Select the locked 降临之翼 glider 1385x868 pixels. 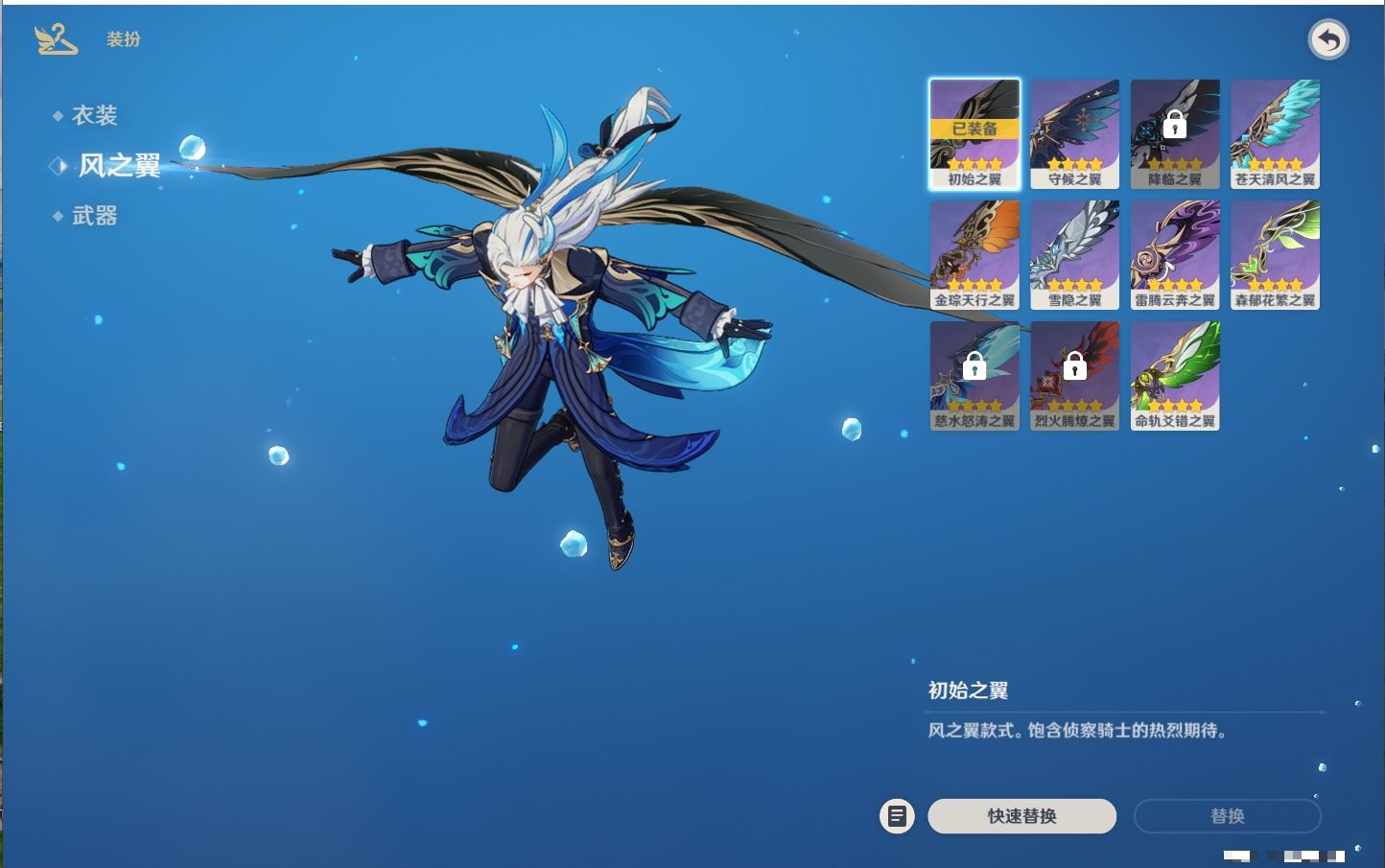tap(1175, 133)
